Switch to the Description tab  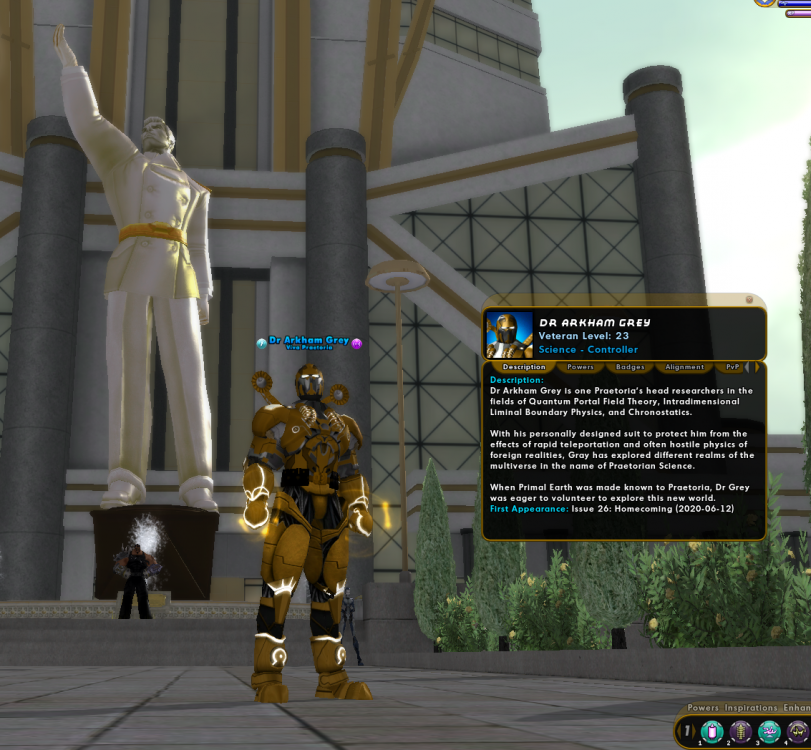524,367
